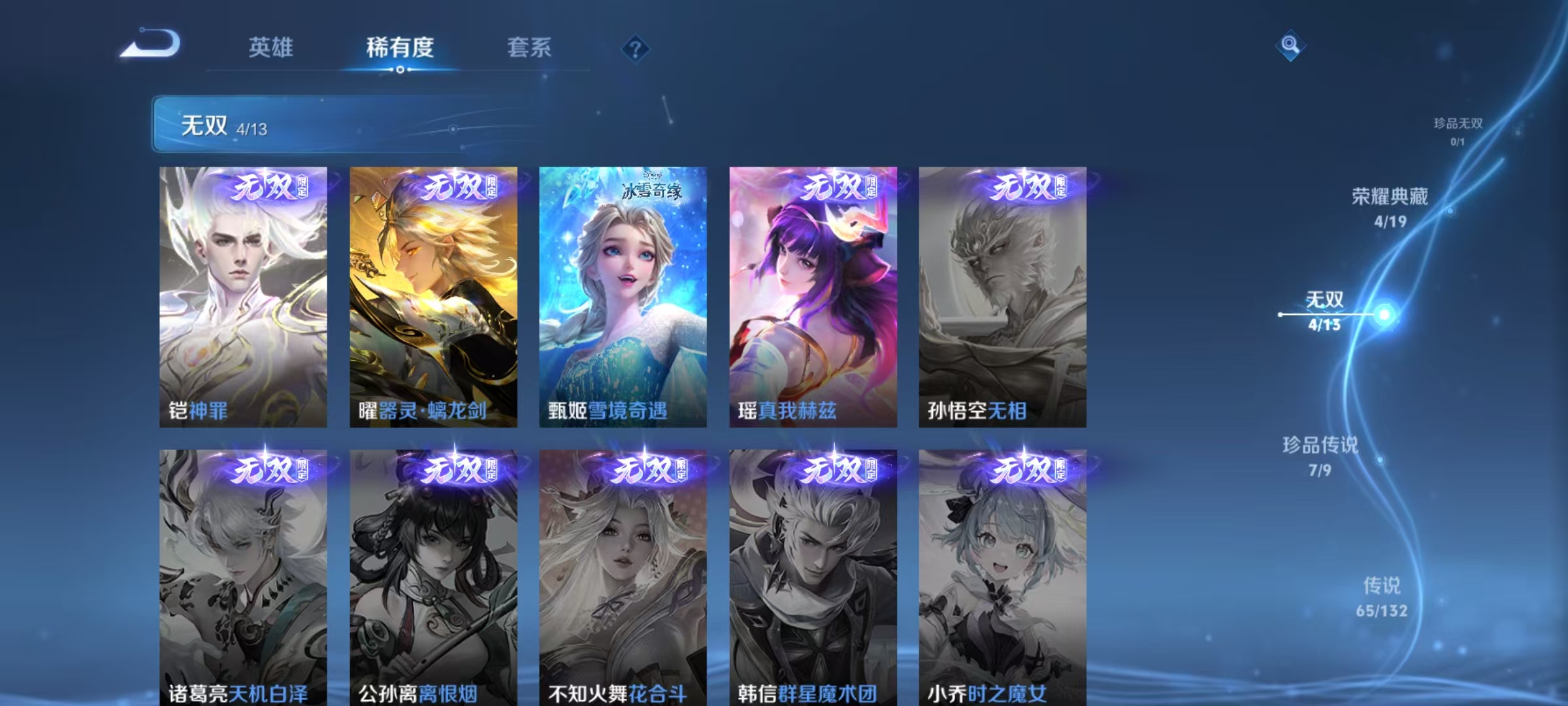Switch to the 套系 tab
Screen dimensions: 1568x706
pos(530,46)
